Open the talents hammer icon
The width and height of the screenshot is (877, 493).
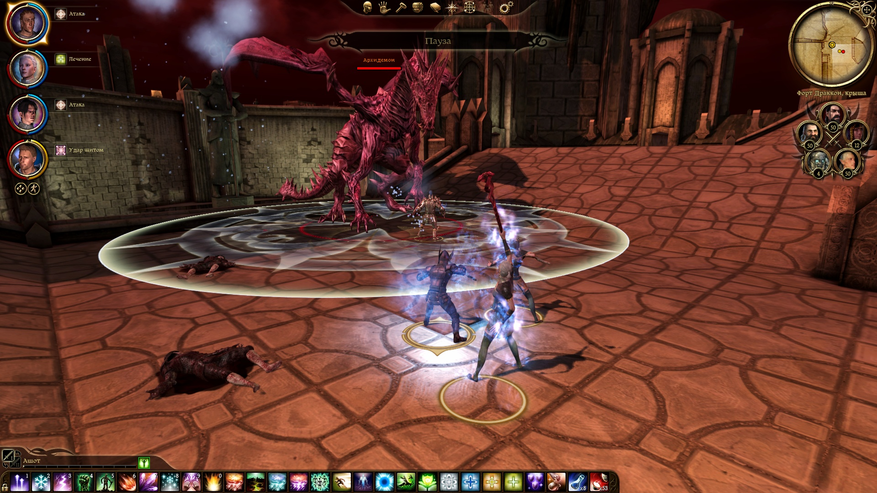pyautogui.click(x=400, y=8)
